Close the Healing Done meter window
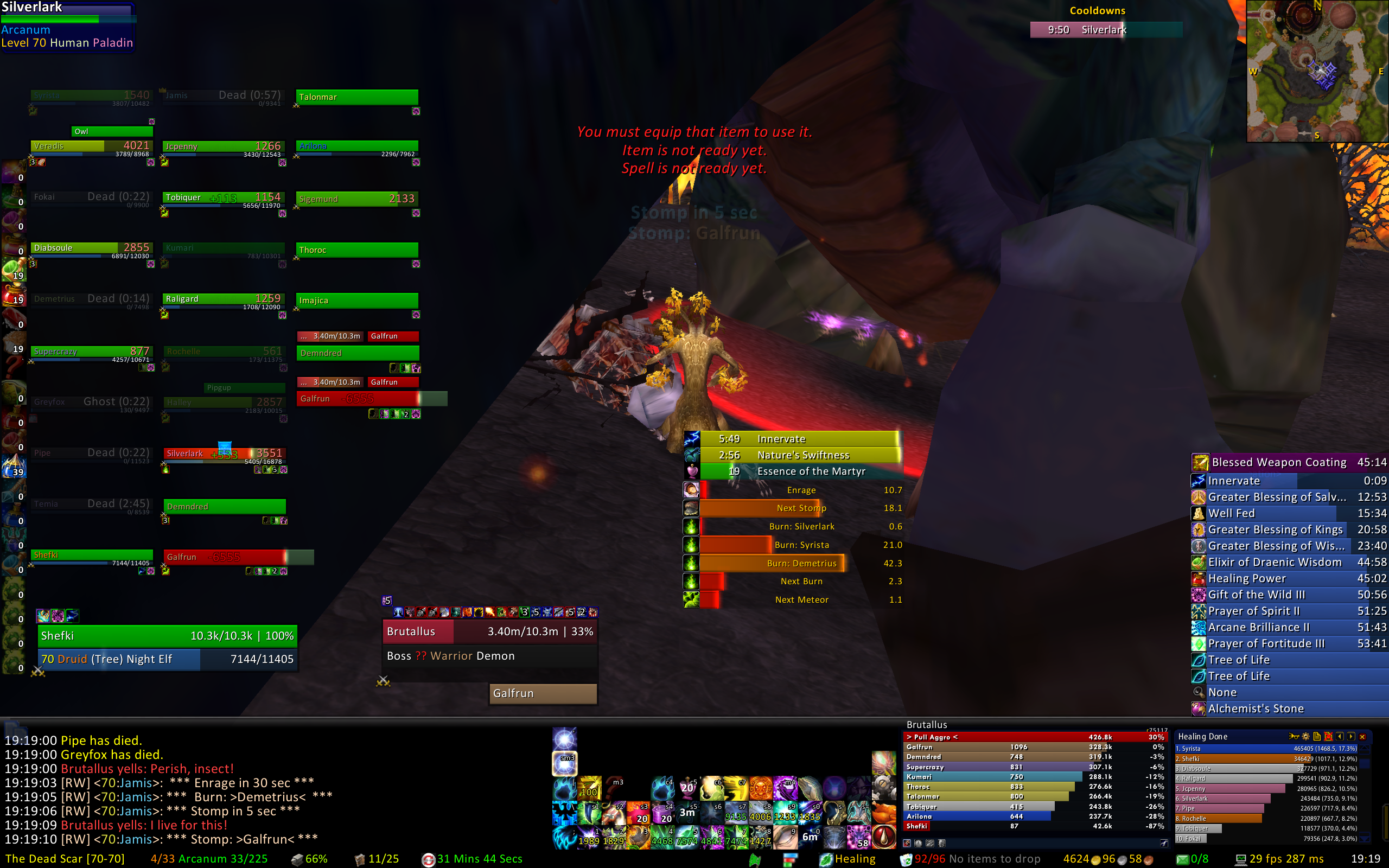This screenshot has height=868, width=1389. point(1362,737)
